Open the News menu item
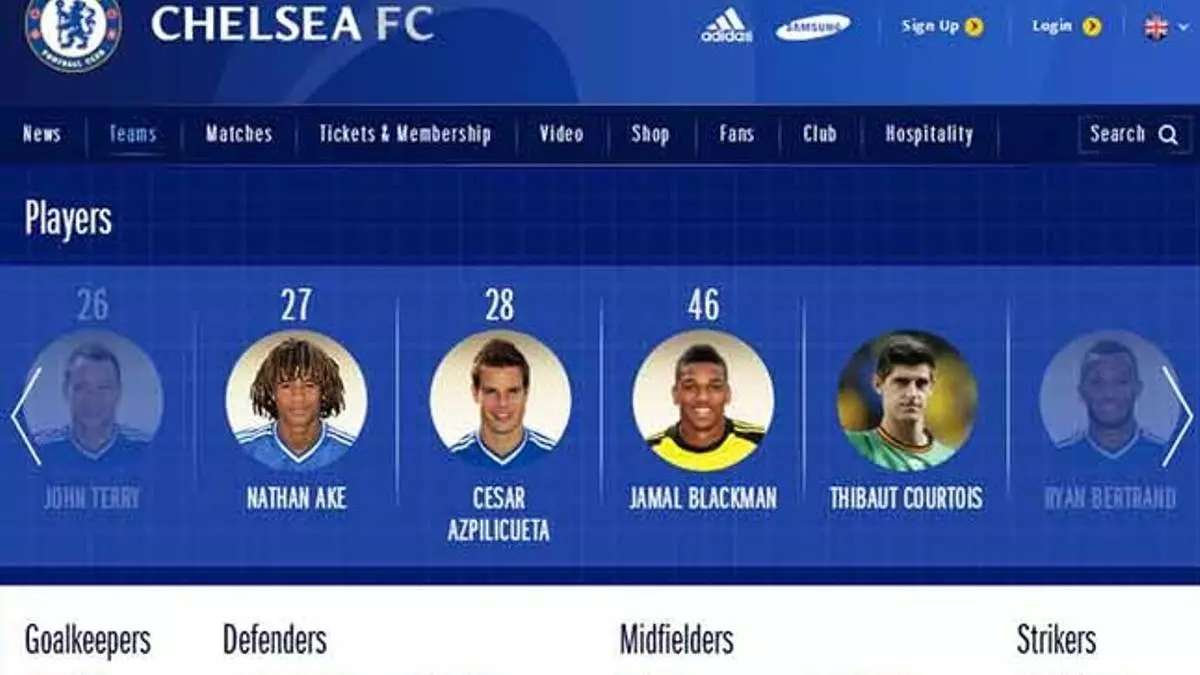This screenshot has height=675, width=1200. pos(41,134)
